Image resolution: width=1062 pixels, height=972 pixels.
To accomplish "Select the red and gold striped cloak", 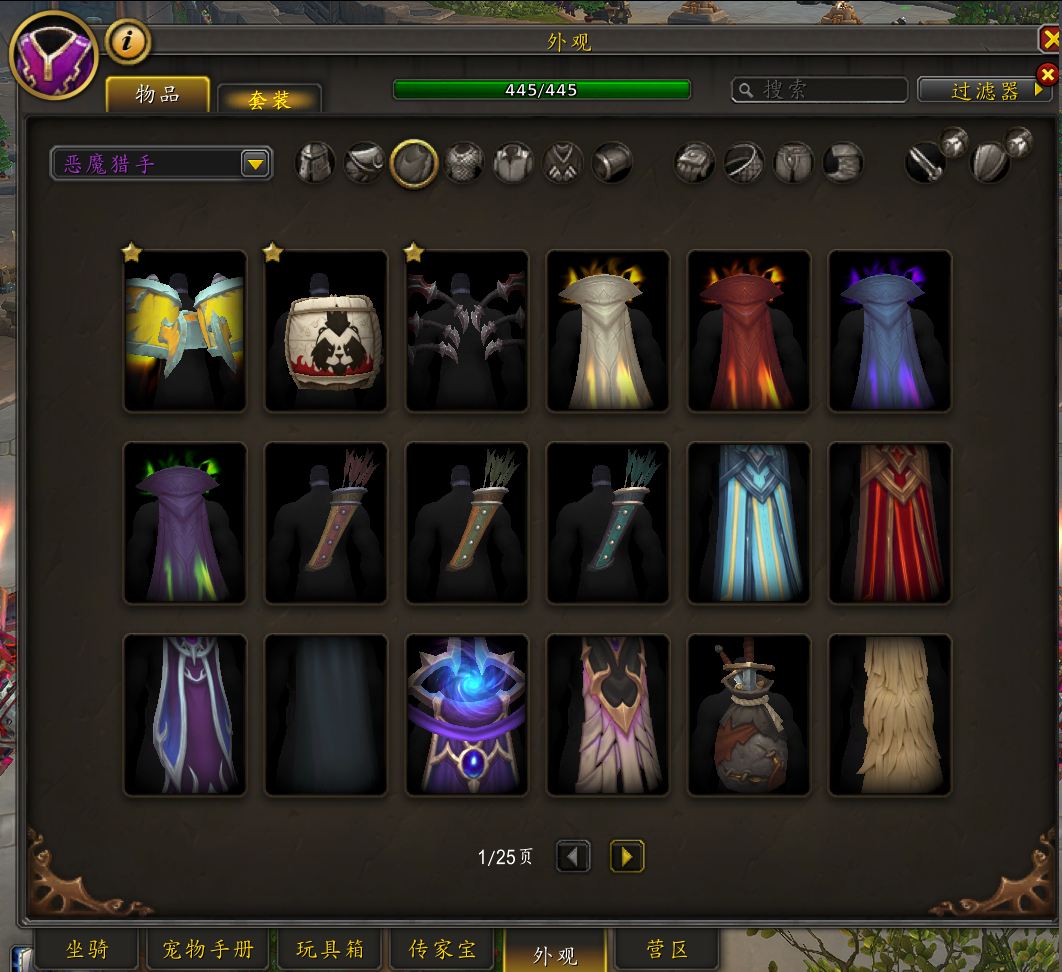I will coord(890,523).
